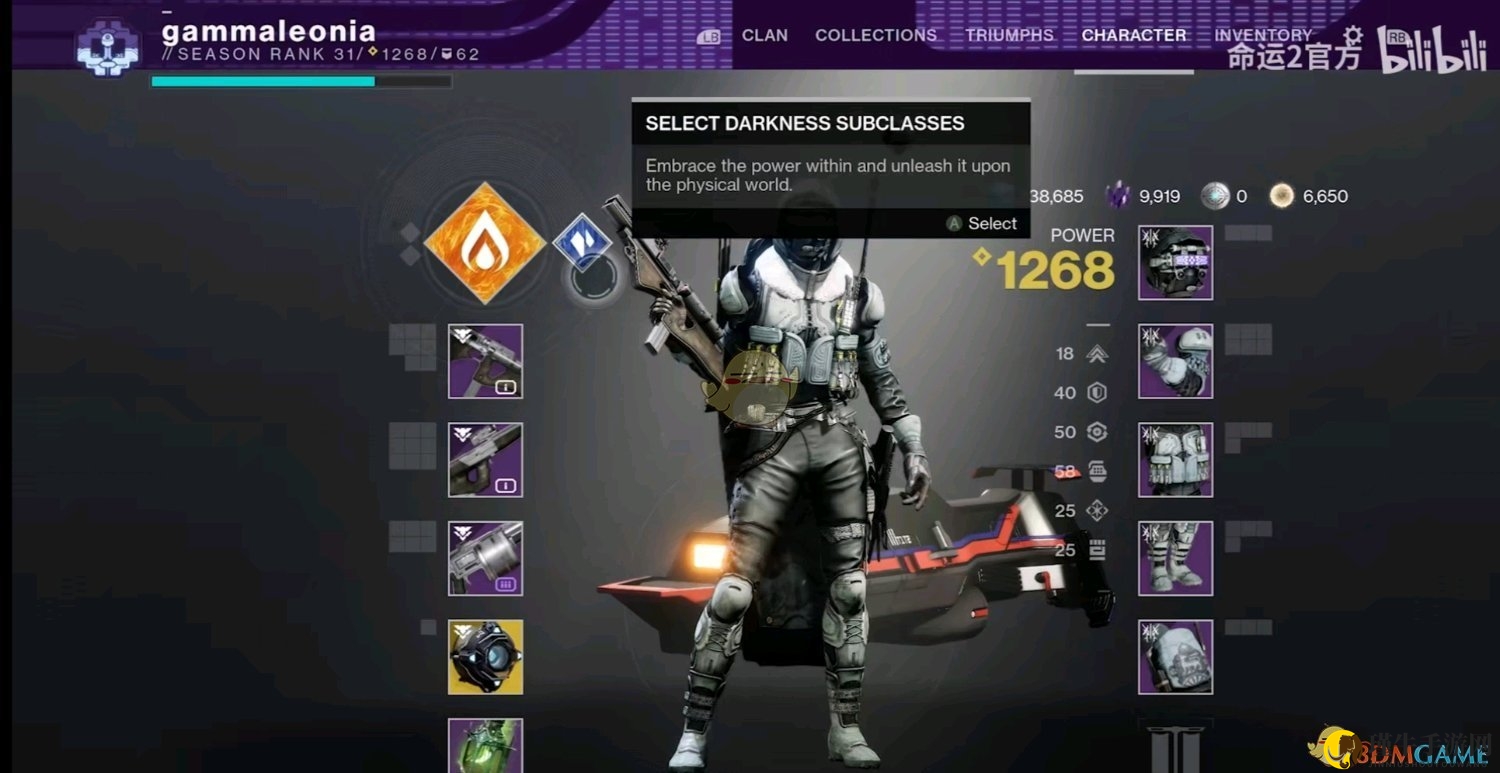The height and width of the screenshot is (773, 1500).
Task: Inspect the class item armor slot
Action: (x=1175, y=657)
